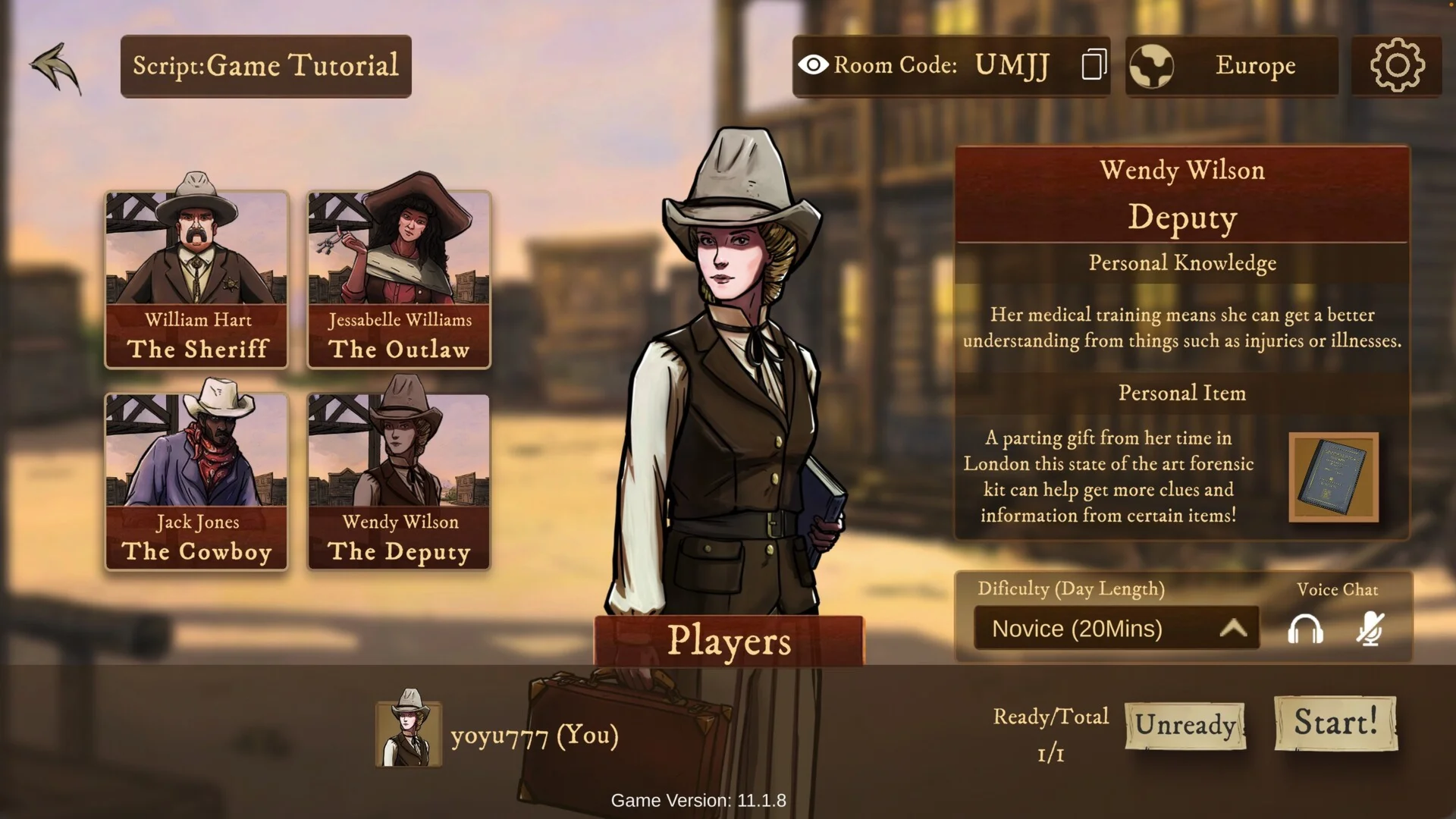The width and height of the screenshot is (1456, 819).
Task: Select player yoyu777 in the Players list
Action: (x=497, y=734)
